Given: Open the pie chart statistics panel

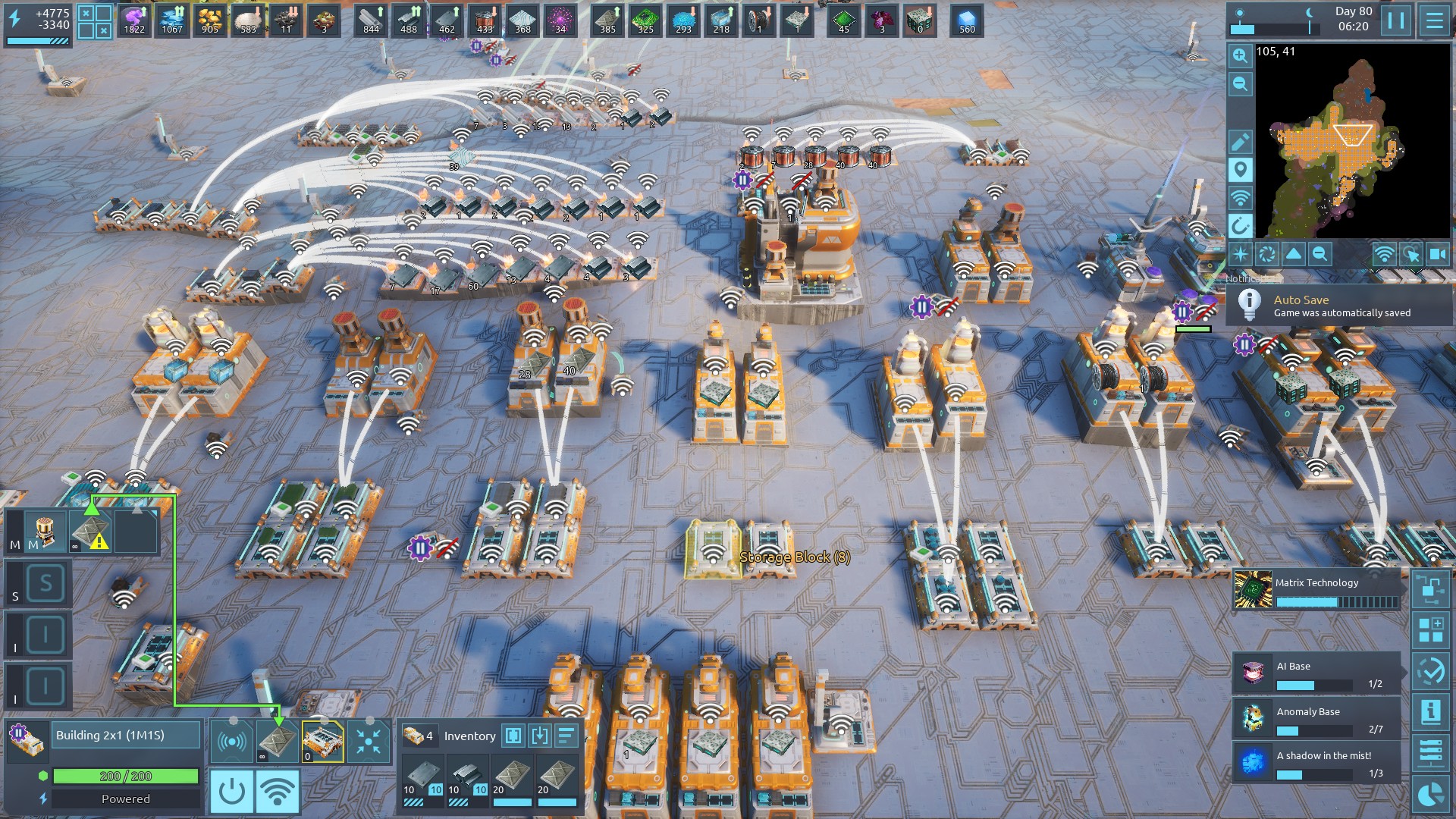Looking at the screenshot, I should [1431, 794].
